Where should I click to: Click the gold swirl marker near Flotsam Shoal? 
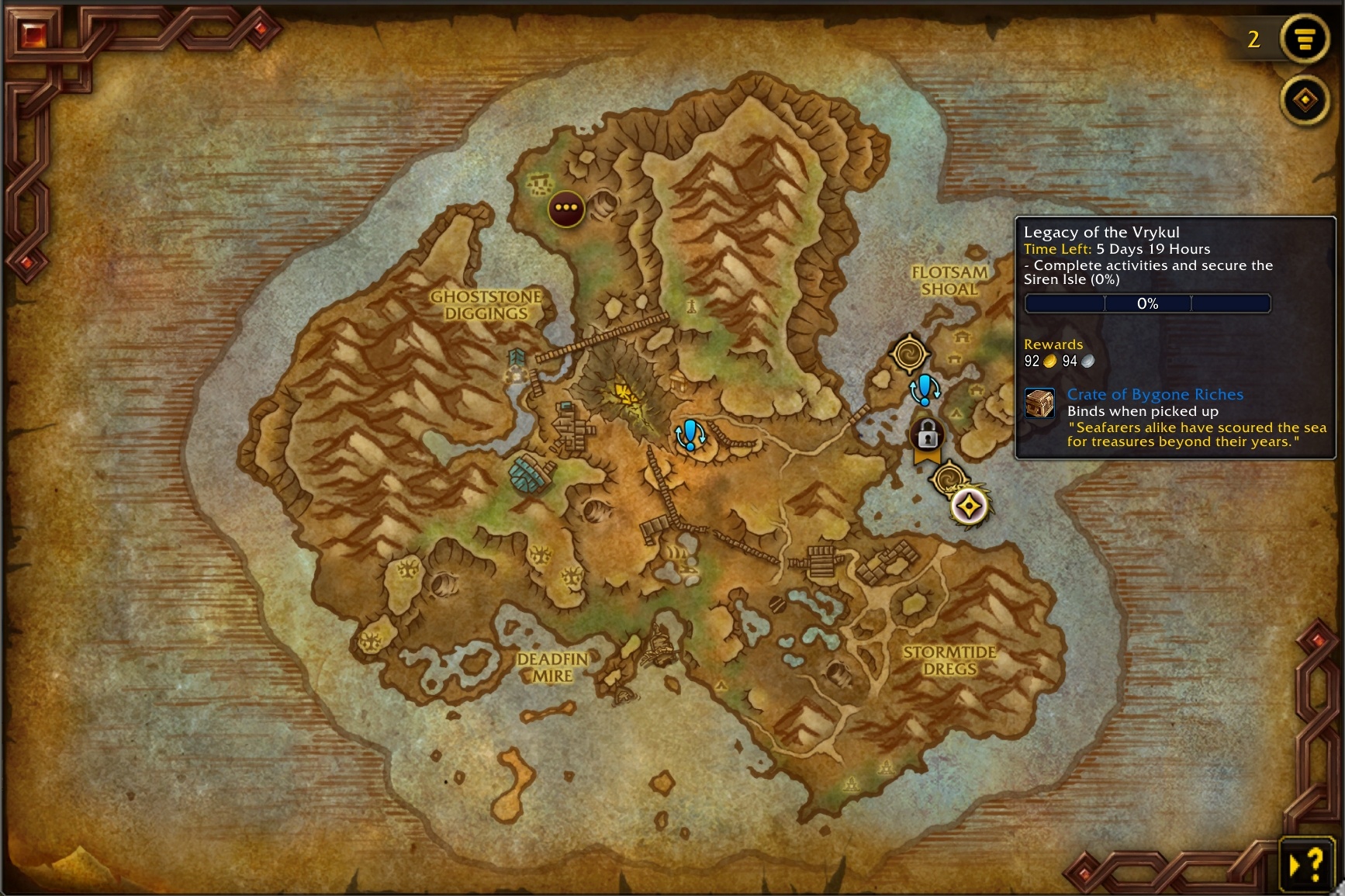click(x=909, y=355)
